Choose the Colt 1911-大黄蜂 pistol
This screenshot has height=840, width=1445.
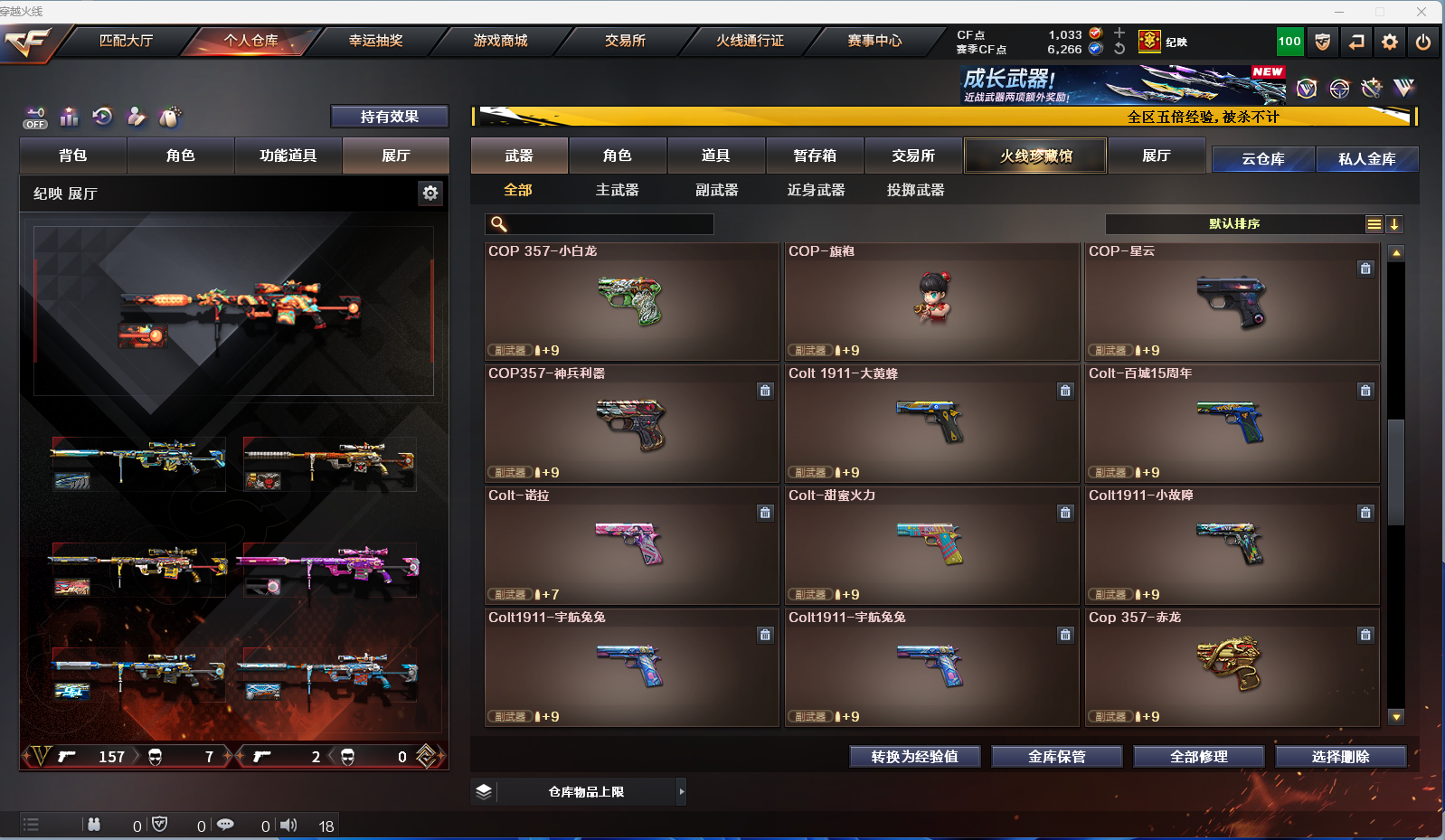[x=931, y=423]
